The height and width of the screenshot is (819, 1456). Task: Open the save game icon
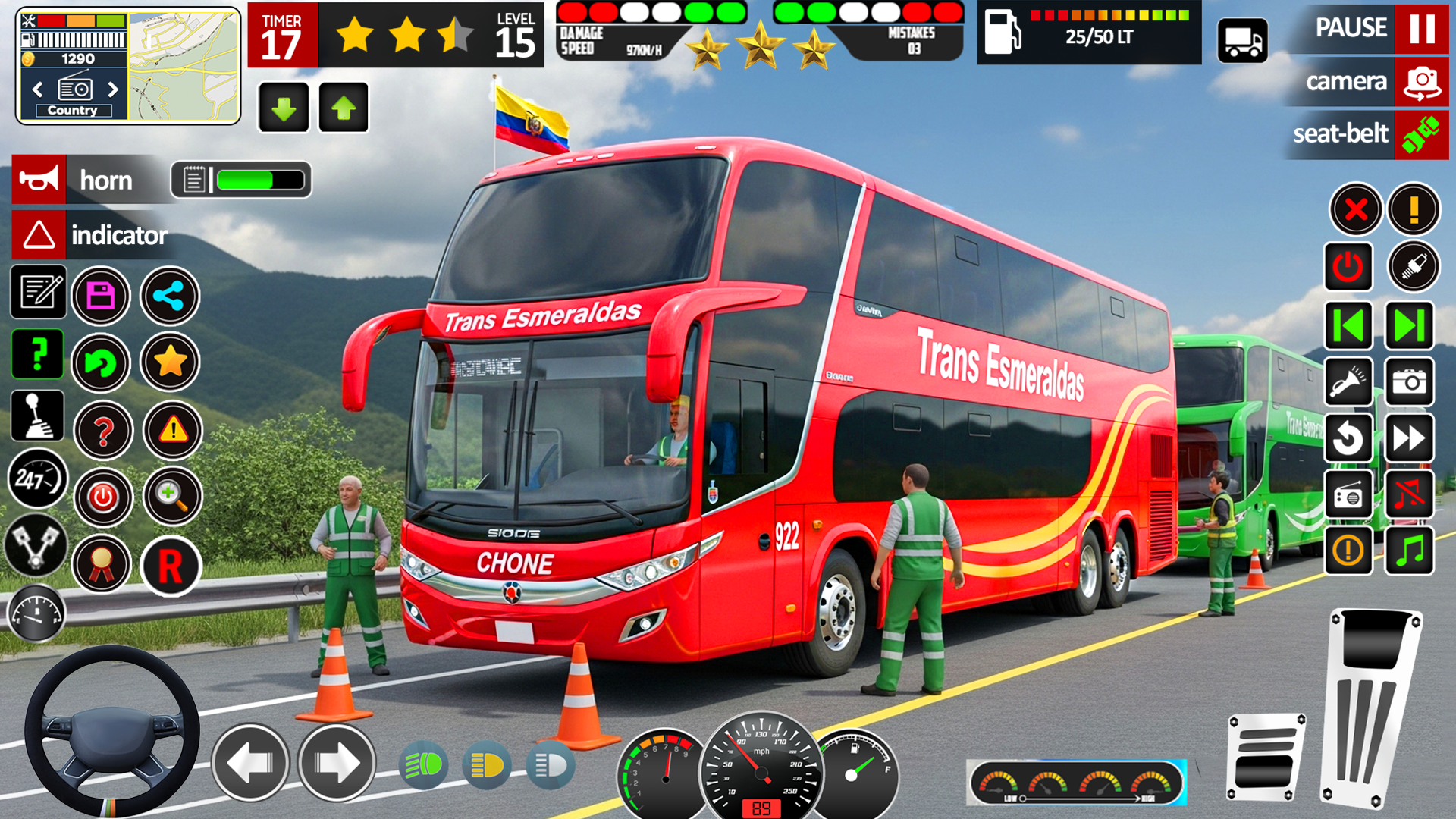click(x=101, y=296)
